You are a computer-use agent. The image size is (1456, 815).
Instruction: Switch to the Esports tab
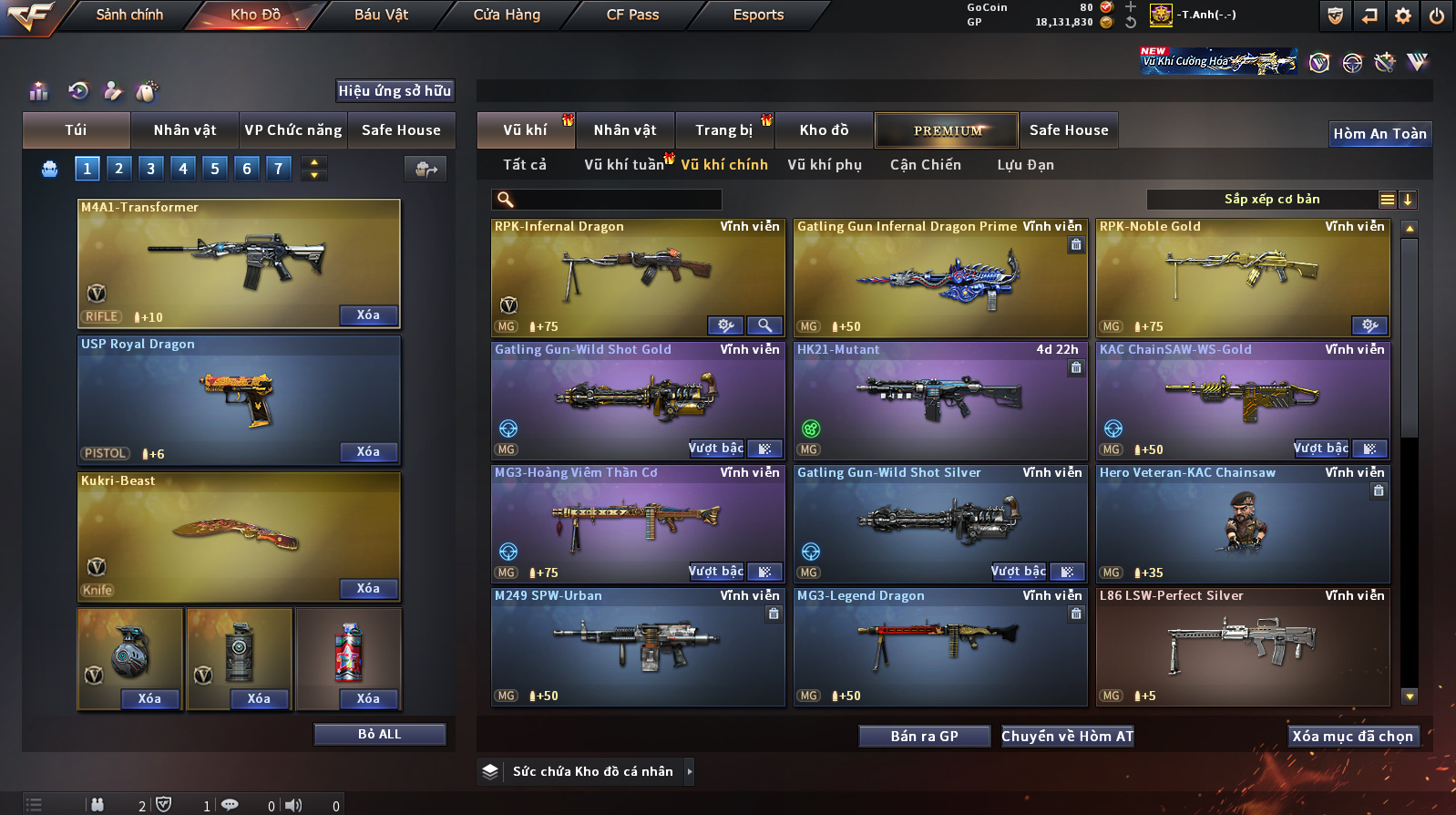[758, 15]
